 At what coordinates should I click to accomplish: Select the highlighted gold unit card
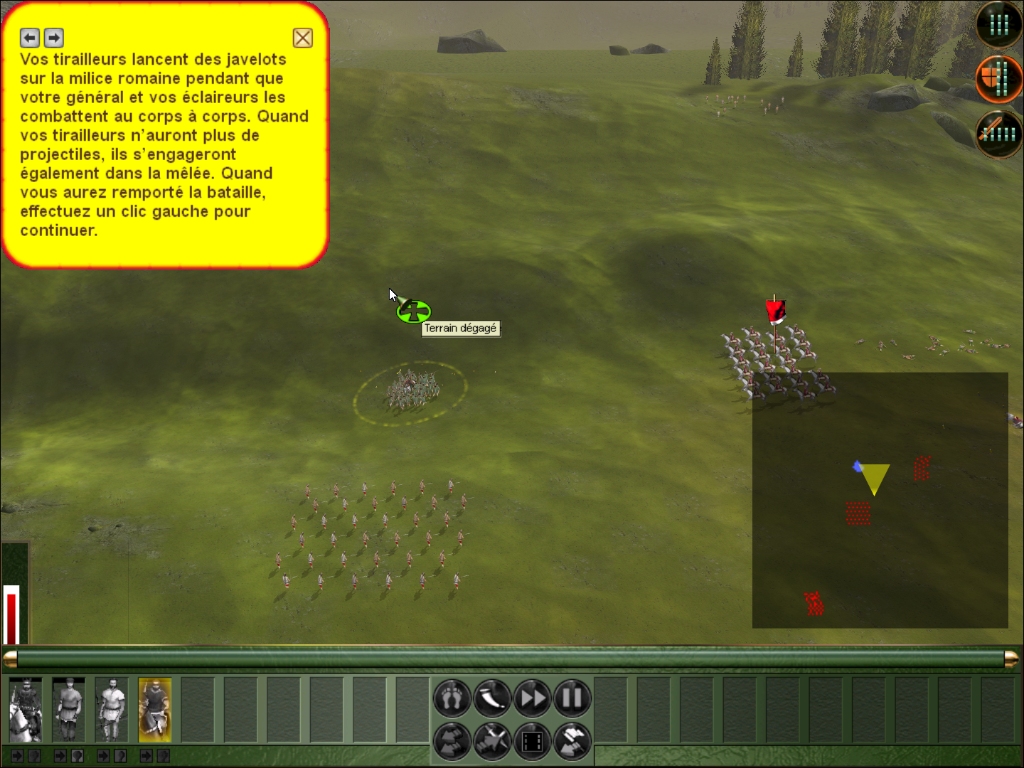coord(155,709)
